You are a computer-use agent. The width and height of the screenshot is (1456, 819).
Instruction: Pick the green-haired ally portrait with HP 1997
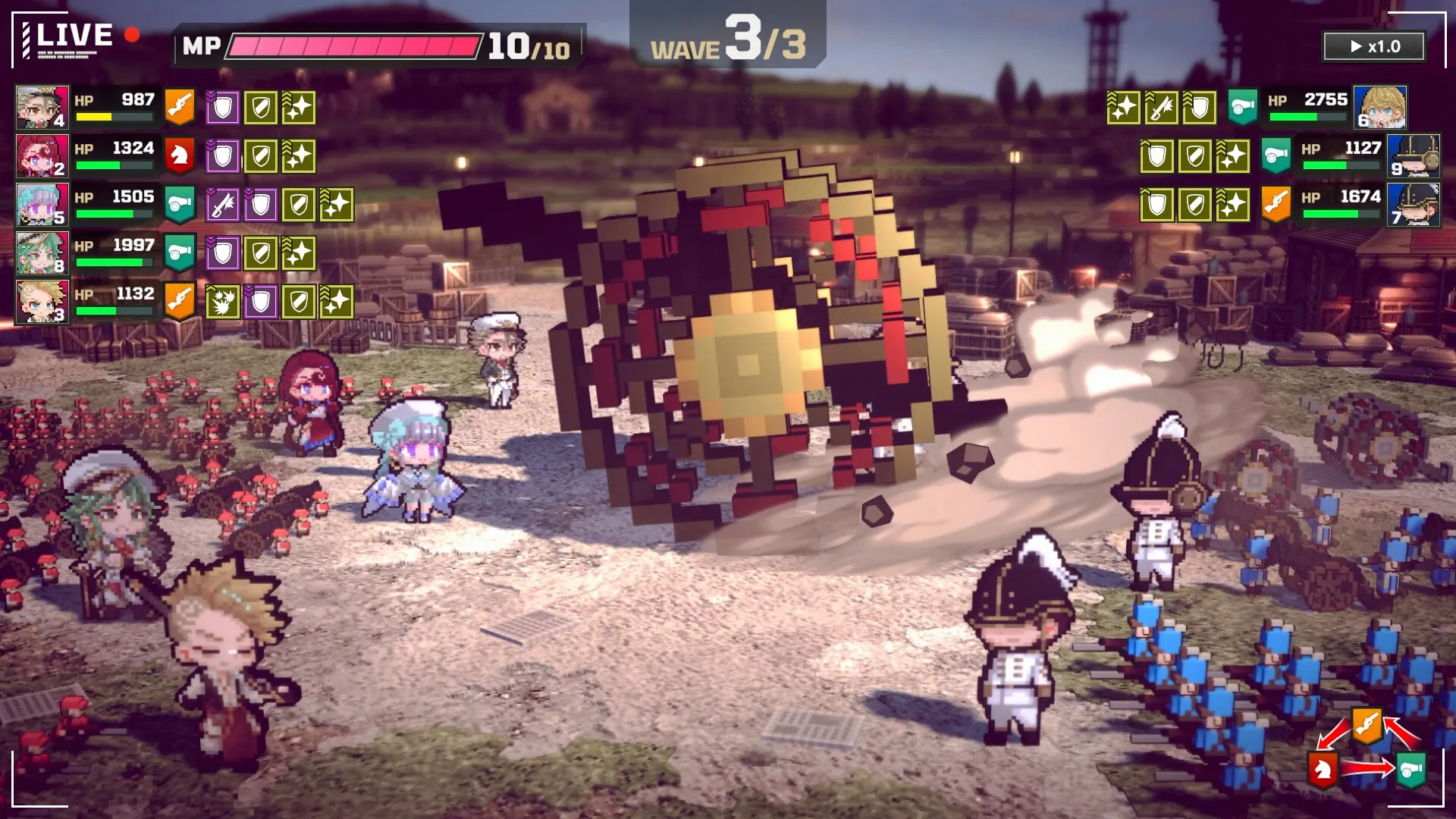pyautogui.click(x=42, y=253)
